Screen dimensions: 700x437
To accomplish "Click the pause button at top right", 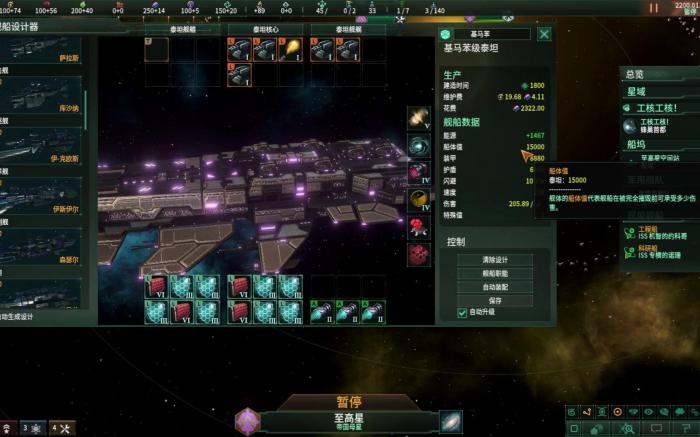I will (x=654, y=8).
